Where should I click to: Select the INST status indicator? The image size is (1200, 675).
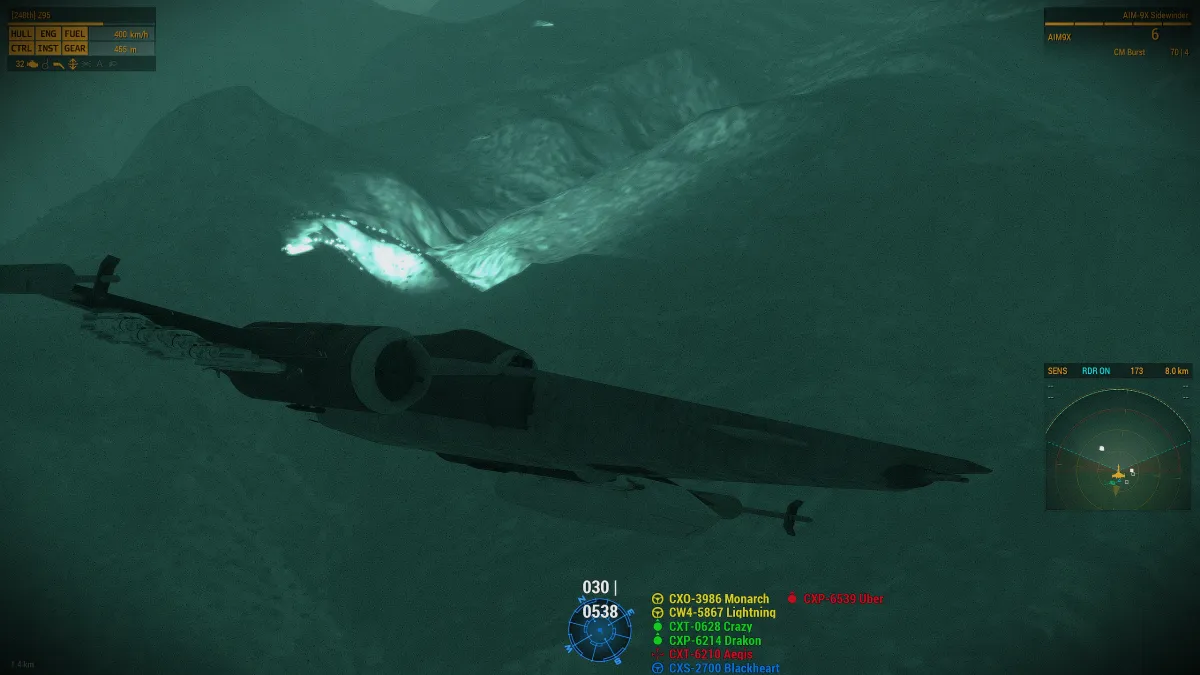coord(48,48)
